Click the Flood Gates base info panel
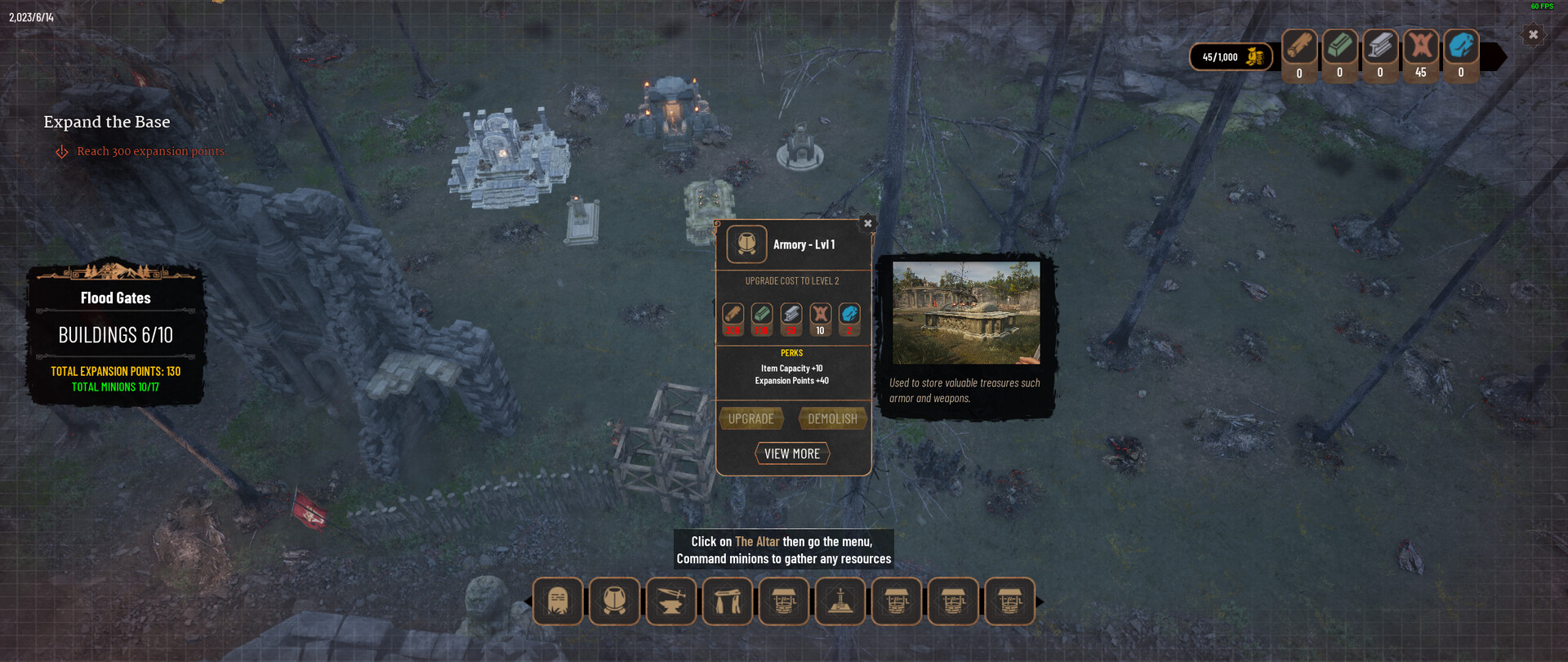Viewport: 1568px width, 662px height. tap(115, 335)
